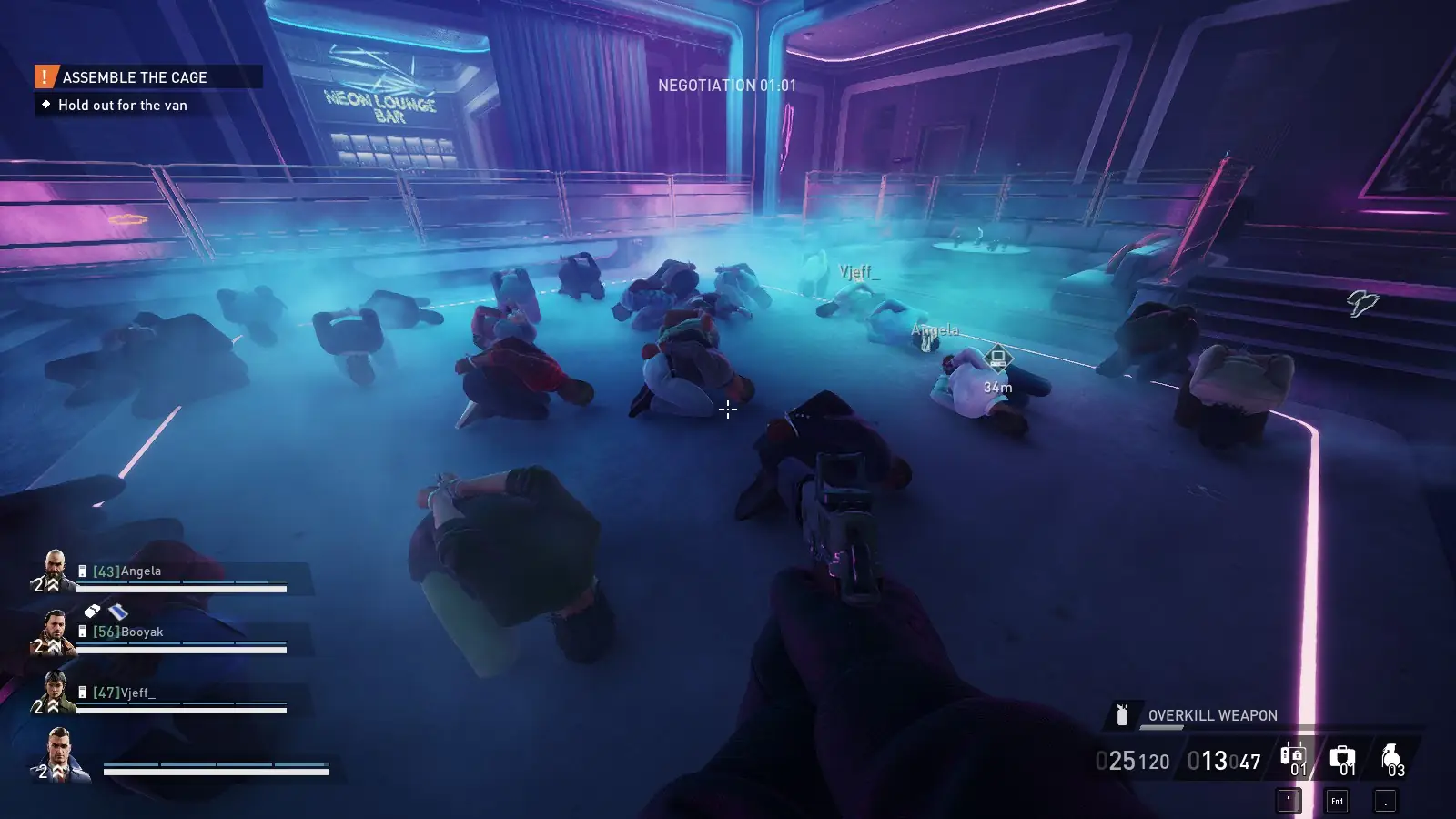This screenshot has width=1456, height=819.
Task: Expand the double chevron under Vjeff_'s portrait
Action: [53, 704]
